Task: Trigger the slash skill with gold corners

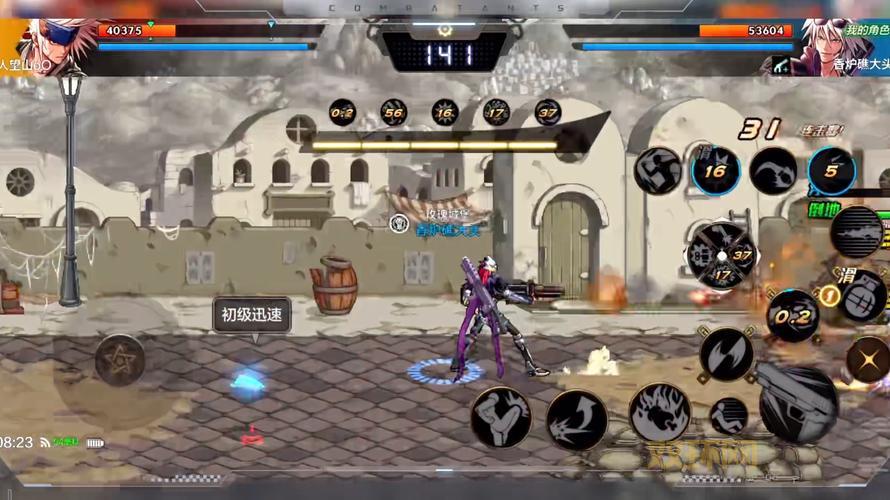Action: (726, 354)
